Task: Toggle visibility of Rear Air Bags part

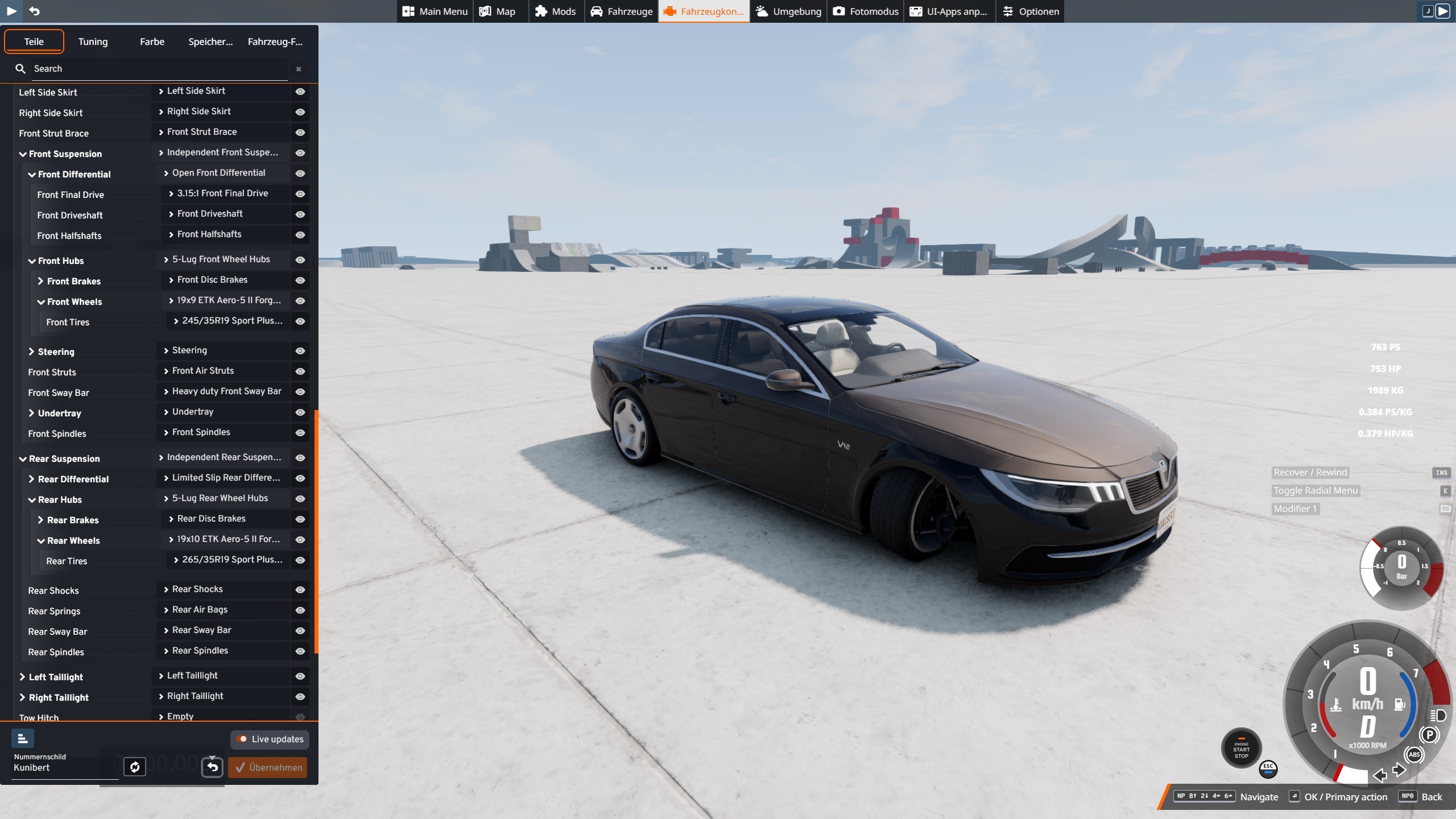Action: [x=300, y=610]
